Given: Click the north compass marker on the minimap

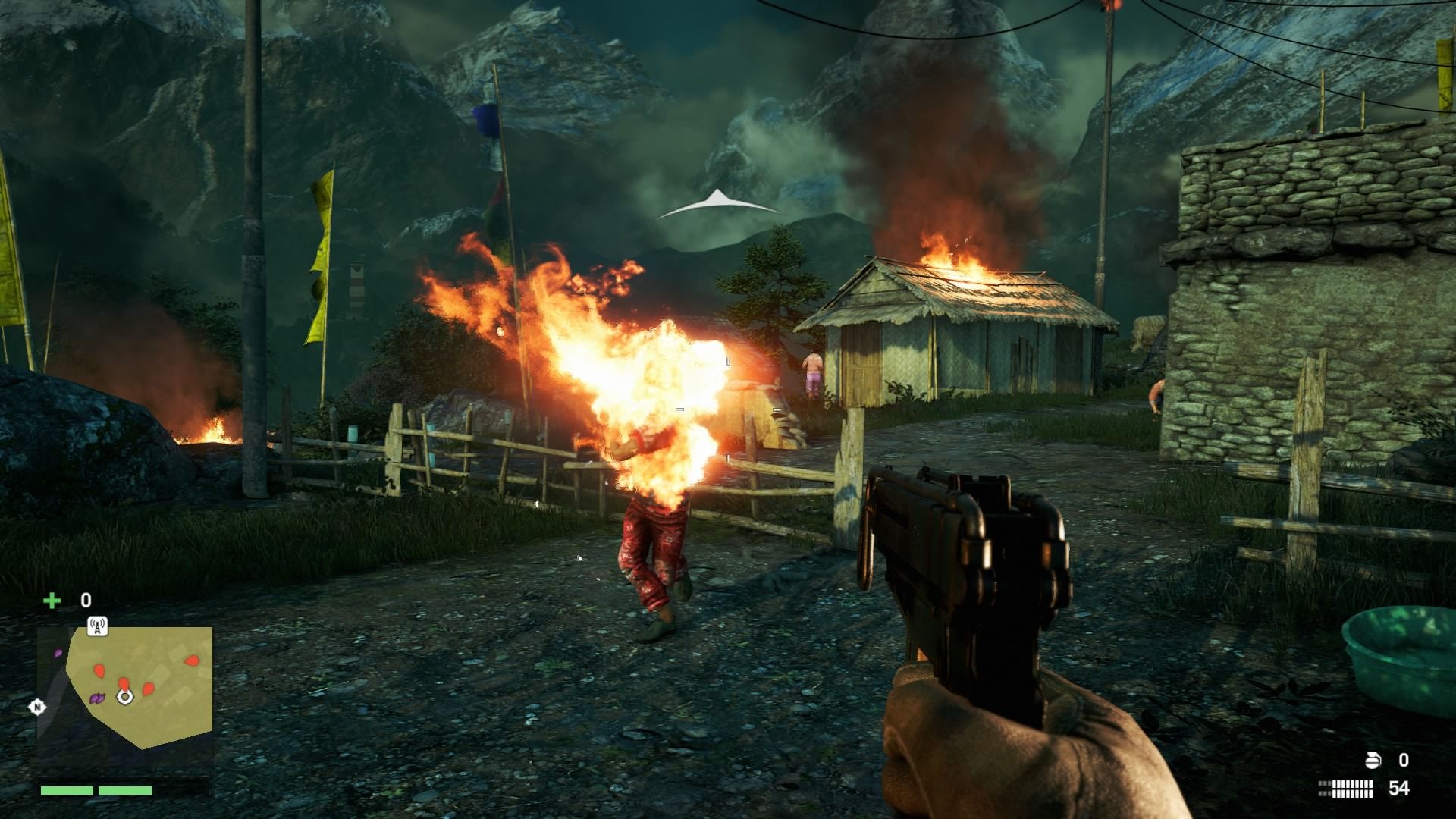Looking at the screenshot, I should tap(36, 708).
